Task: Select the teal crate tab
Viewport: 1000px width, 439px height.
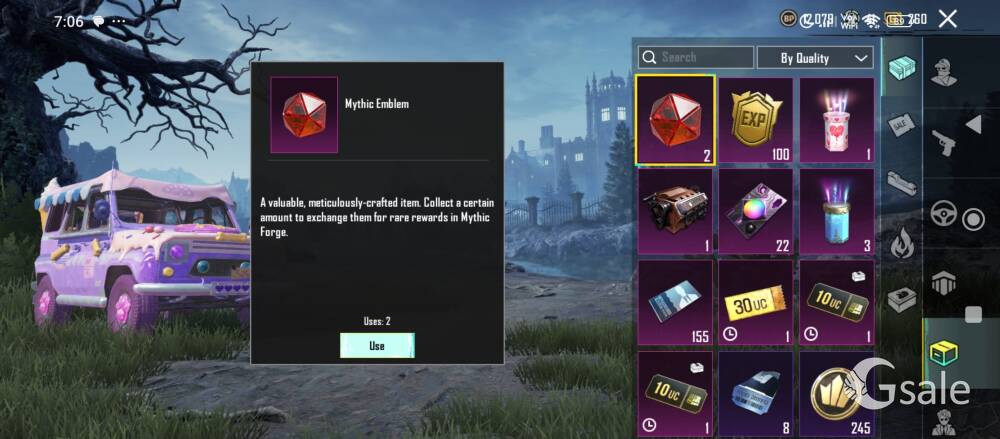Action: [902, 68]
